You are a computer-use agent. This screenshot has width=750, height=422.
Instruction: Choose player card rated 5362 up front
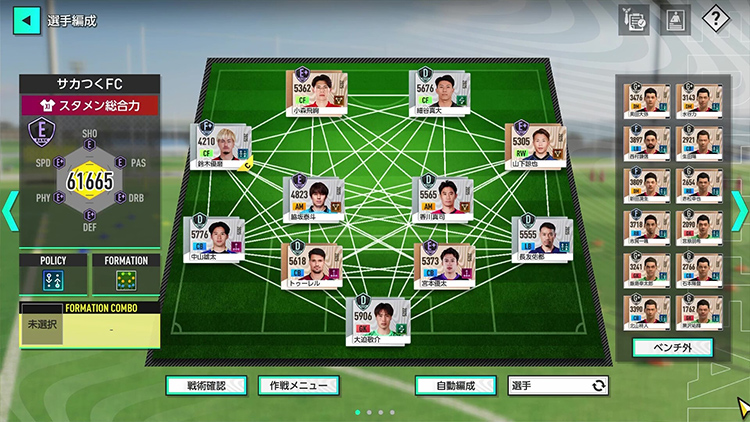click(316, 93)
